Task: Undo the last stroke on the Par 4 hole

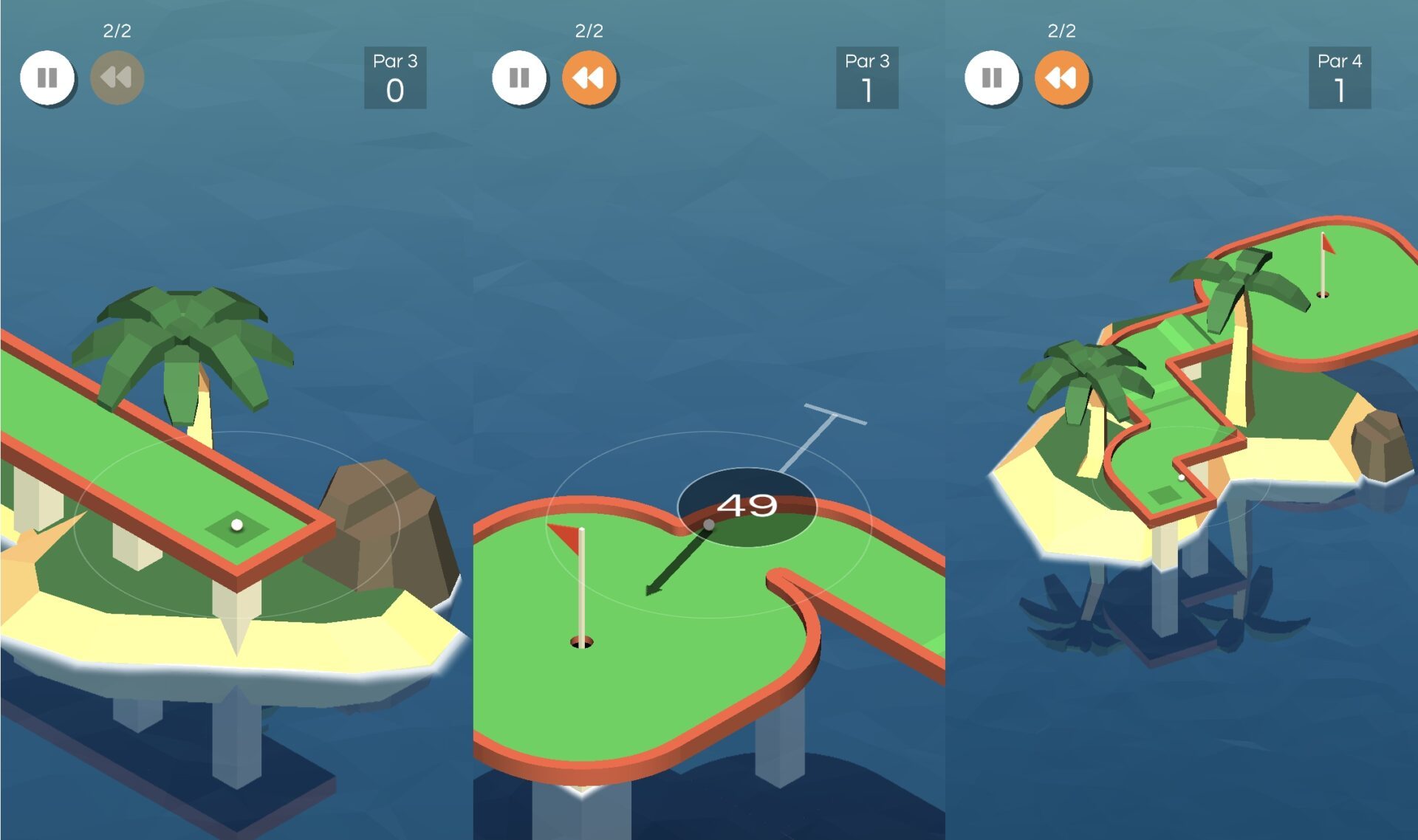Action: pyautogui.click(x=1061, y=78)
